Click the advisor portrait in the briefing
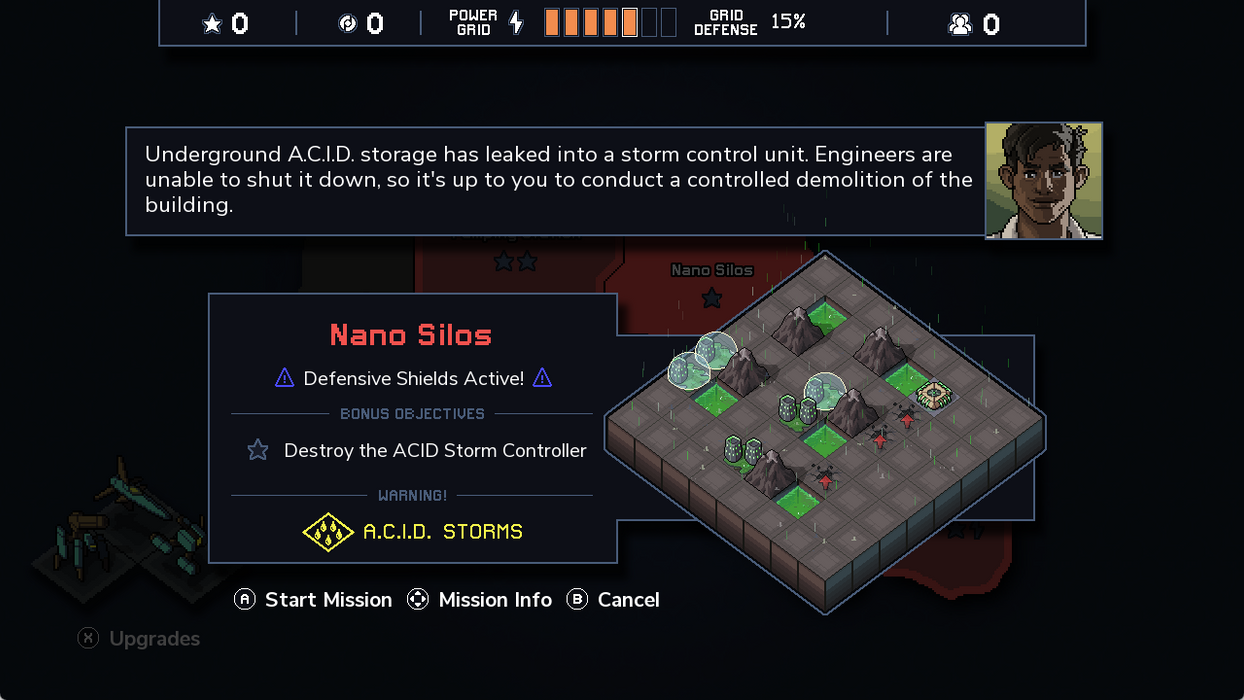Viewport: 1244px width, 700px height. [1043, 181]
